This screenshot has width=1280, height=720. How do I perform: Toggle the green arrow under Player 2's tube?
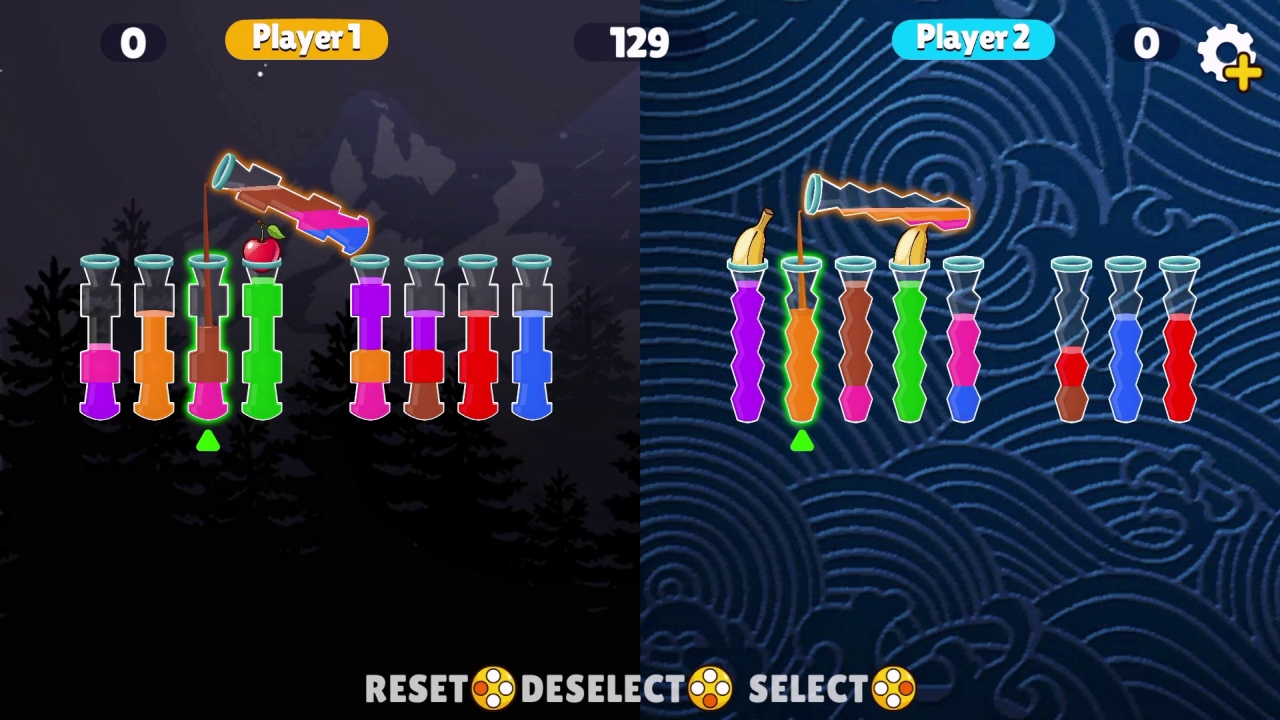point(802,443)
